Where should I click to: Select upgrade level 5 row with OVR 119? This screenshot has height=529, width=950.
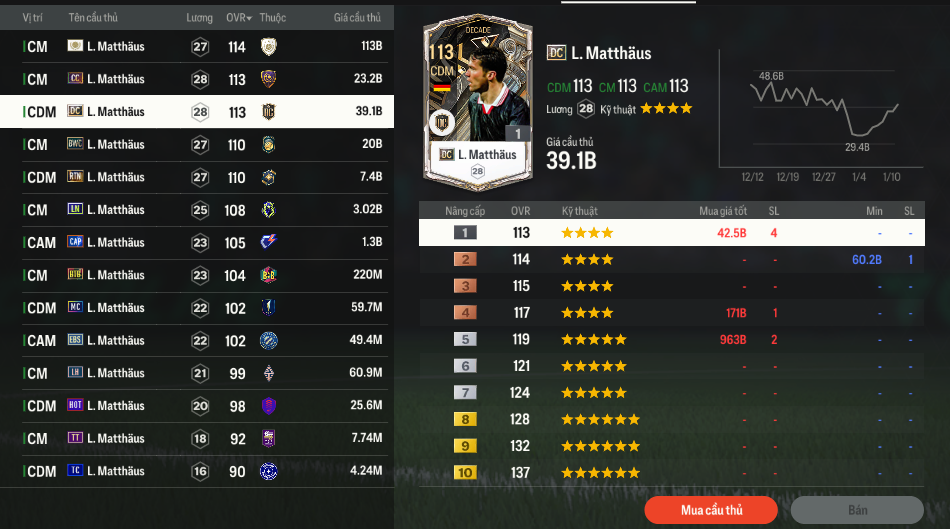click(670, 339)
